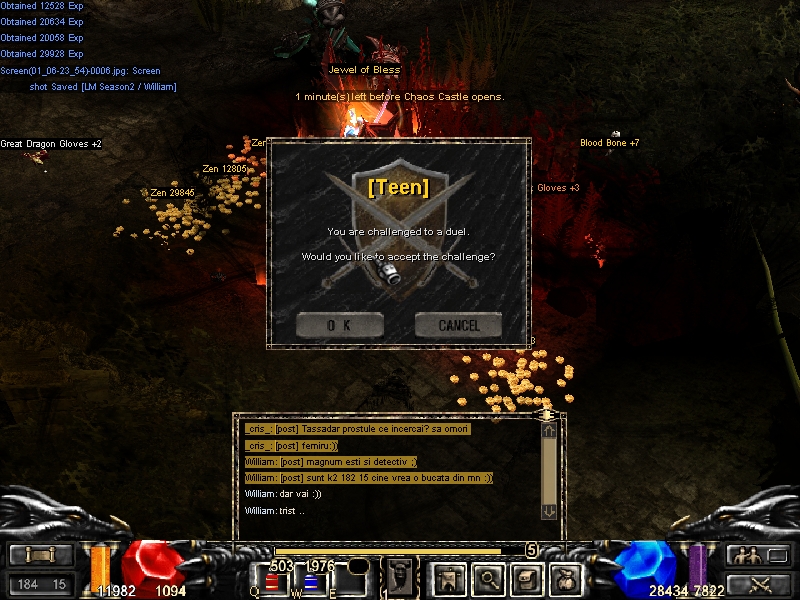Click the top button in the bottom-left corner
800x600 pixels.
[x=41, y=555]
